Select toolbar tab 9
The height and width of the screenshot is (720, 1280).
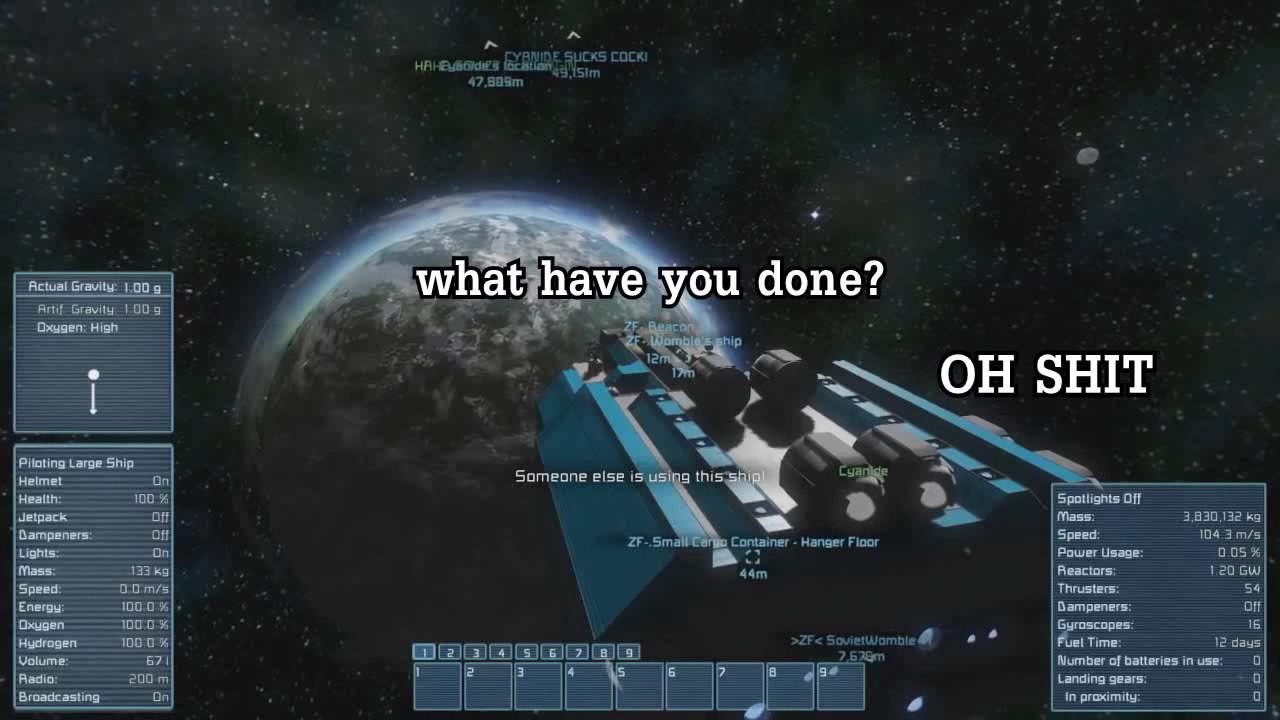[629, 651]
